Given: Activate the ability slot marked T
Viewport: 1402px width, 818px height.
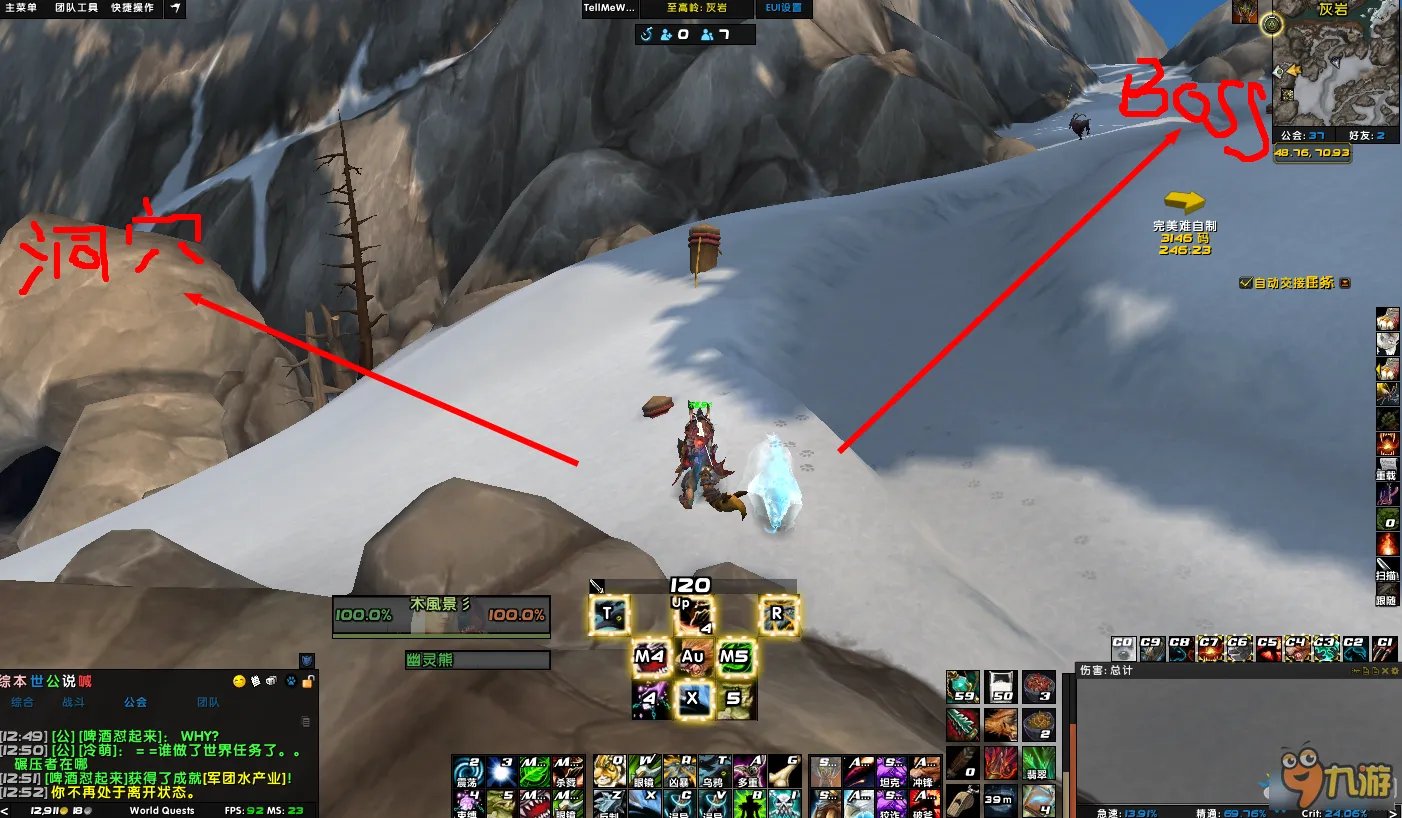Looking at the screenshot, I should 608,614.
